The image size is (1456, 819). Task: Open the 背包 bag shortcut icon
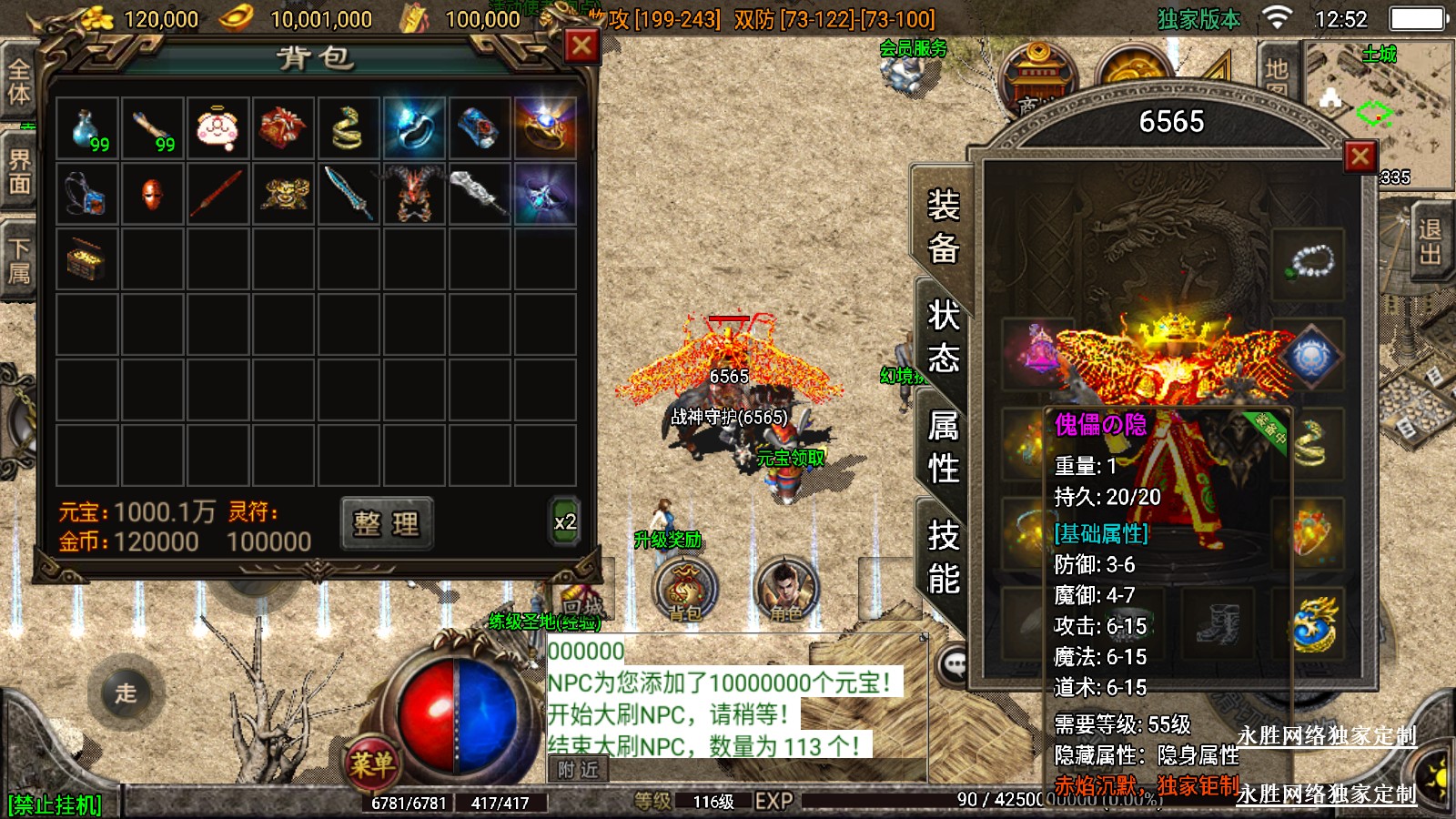(x=685, y=589)
